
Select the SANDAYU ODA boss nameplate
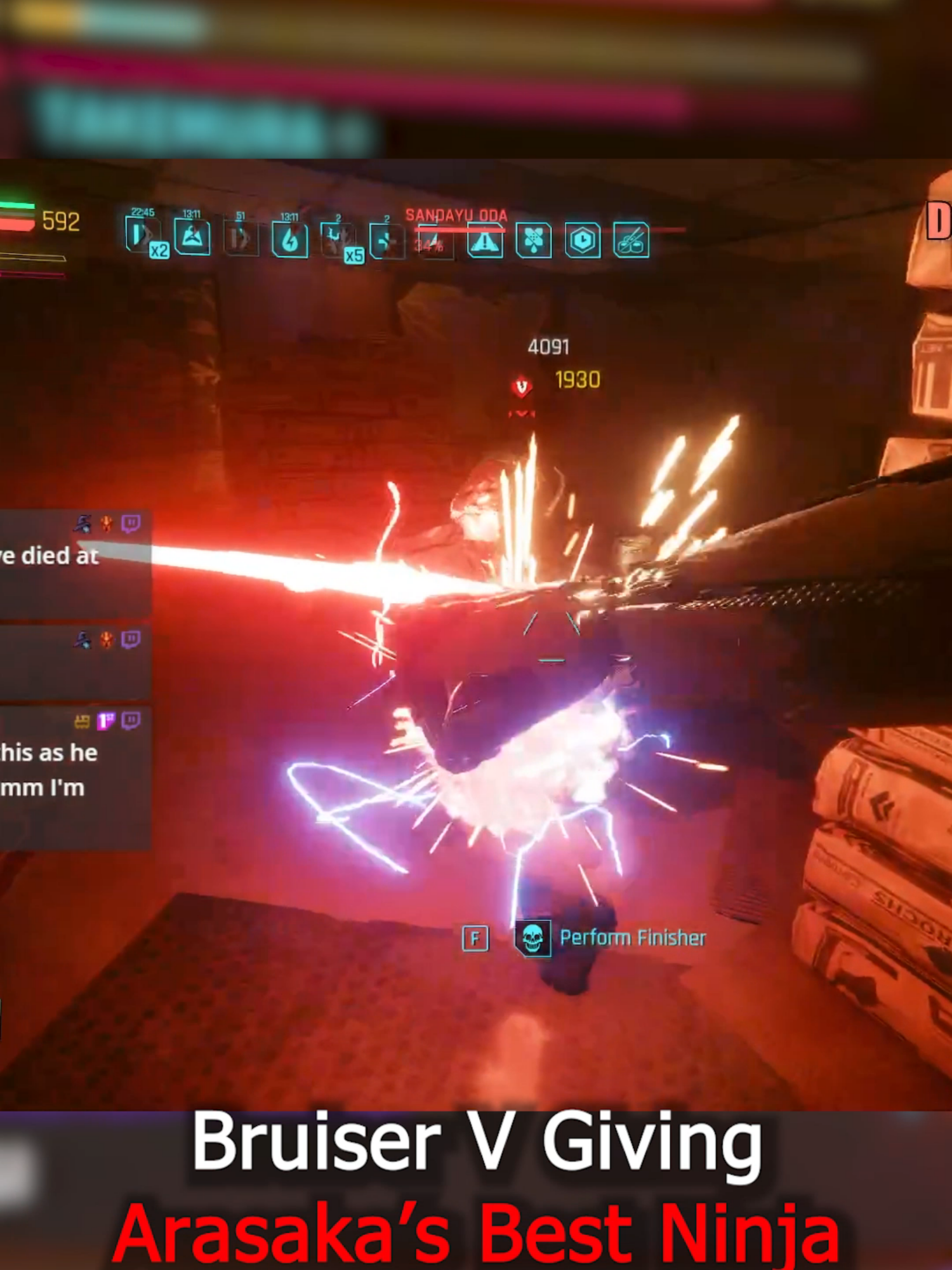[457, 215]
